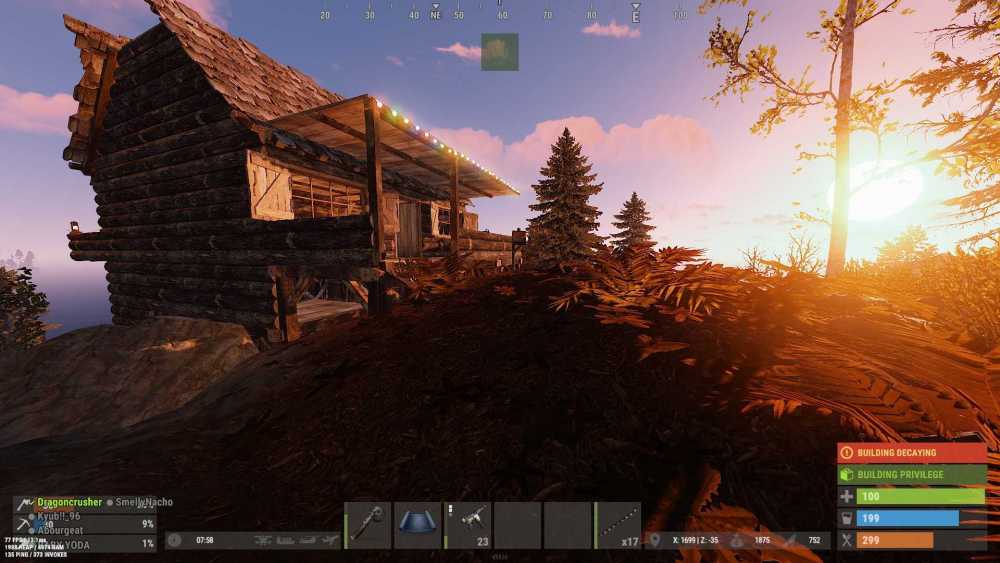Click the map pin coordinates icon

(x=655, y=540)
